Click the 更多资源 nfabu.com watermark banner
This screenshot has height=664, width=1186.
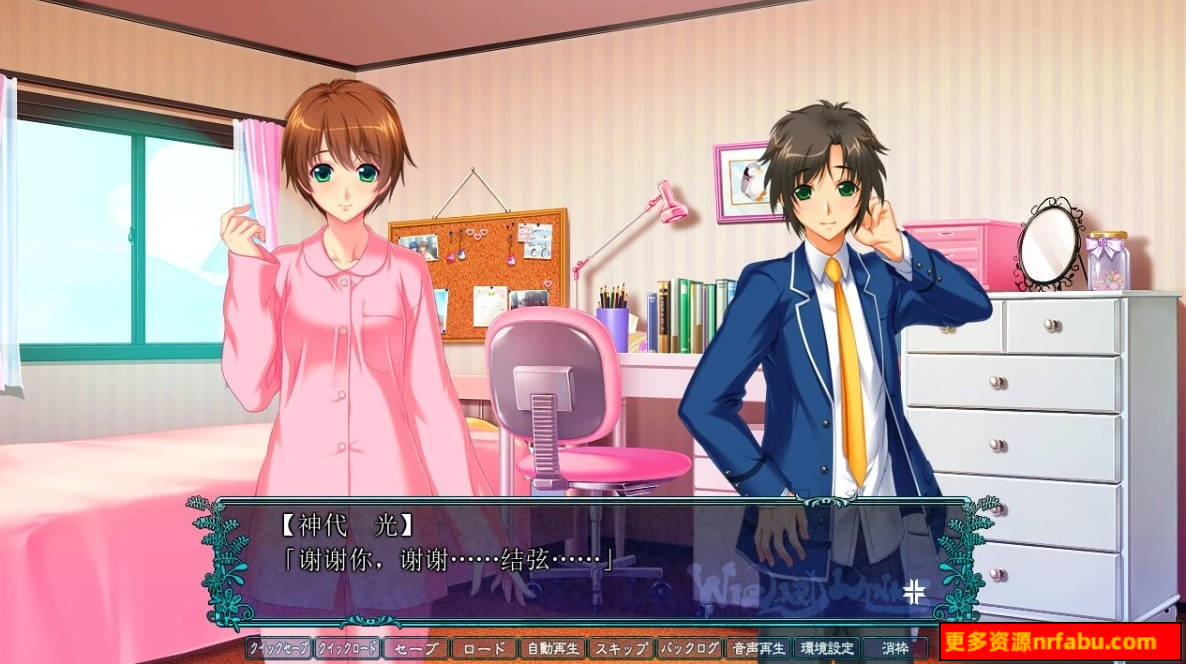click(1060, 642)
